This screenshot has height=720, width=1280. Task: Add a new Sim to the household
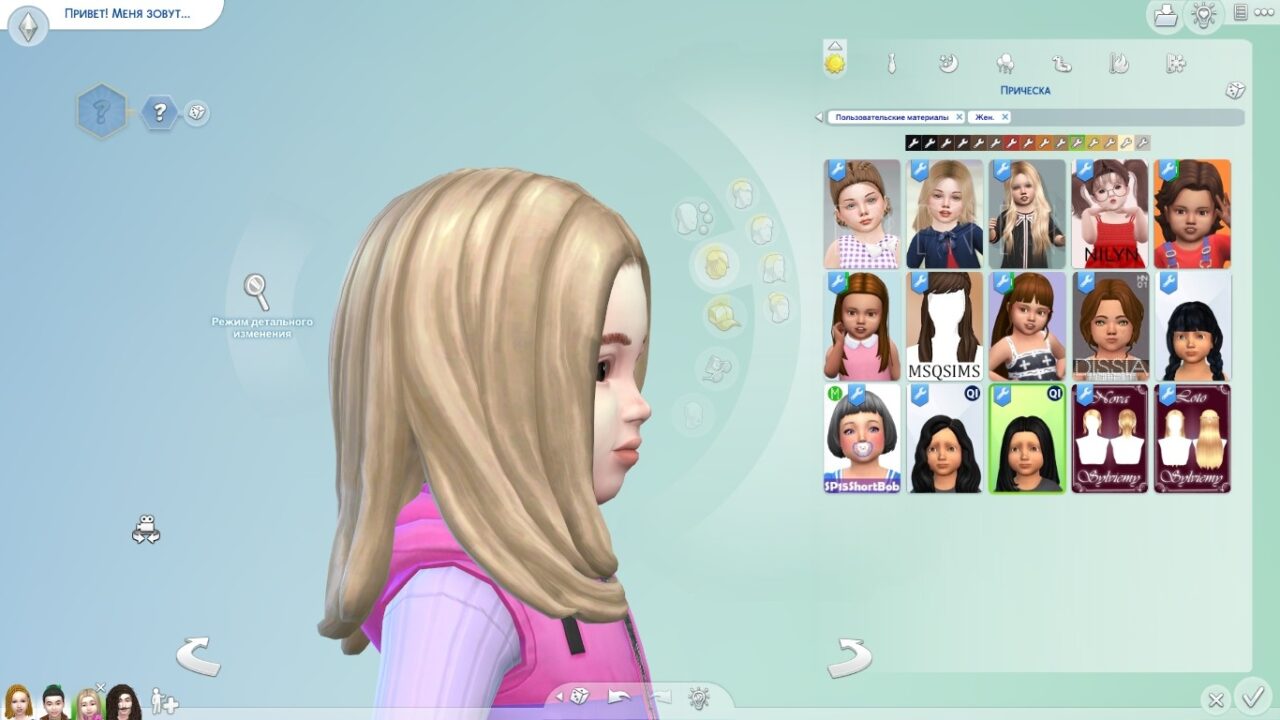pos(164,701)
